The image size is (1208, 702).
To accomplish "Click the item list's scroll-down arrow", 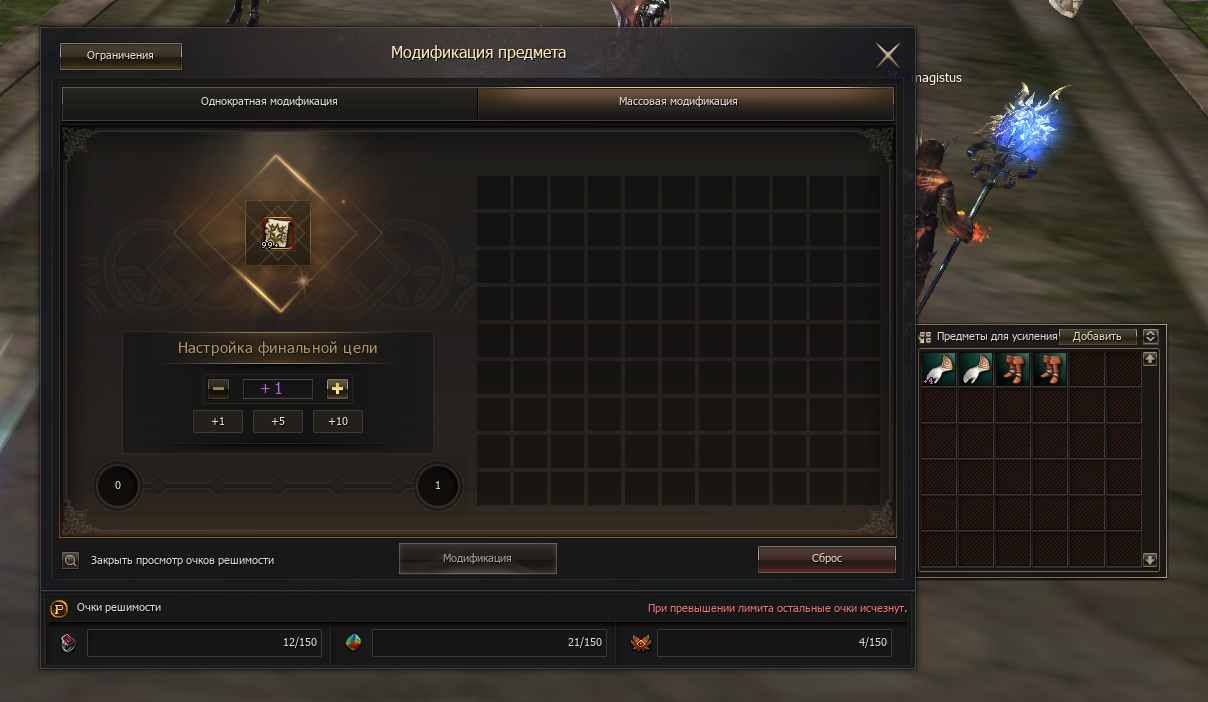I will [x=1150, y=560].
